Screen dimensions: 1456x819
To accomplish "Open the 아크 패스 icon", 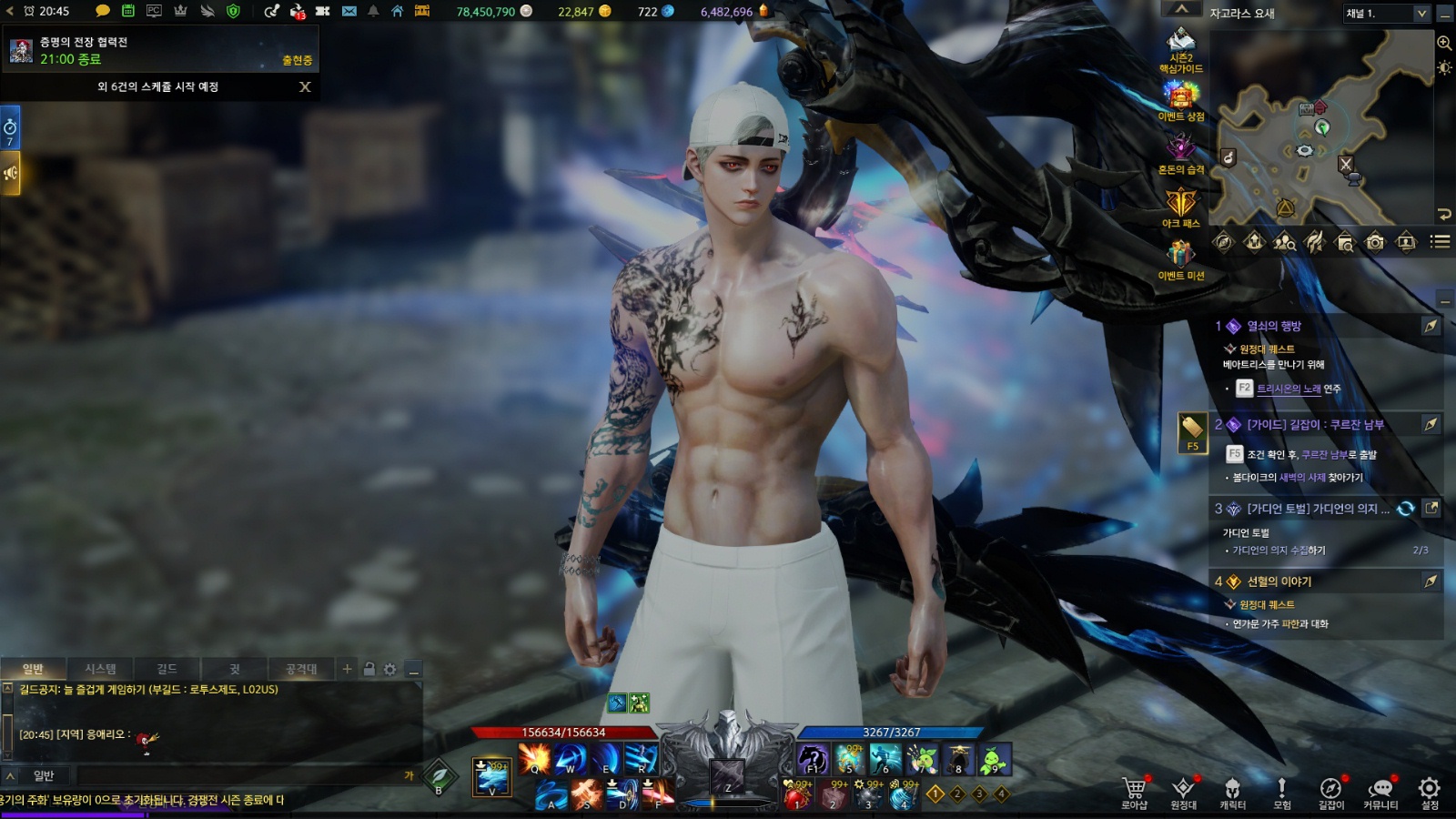I will (1181, 206).
